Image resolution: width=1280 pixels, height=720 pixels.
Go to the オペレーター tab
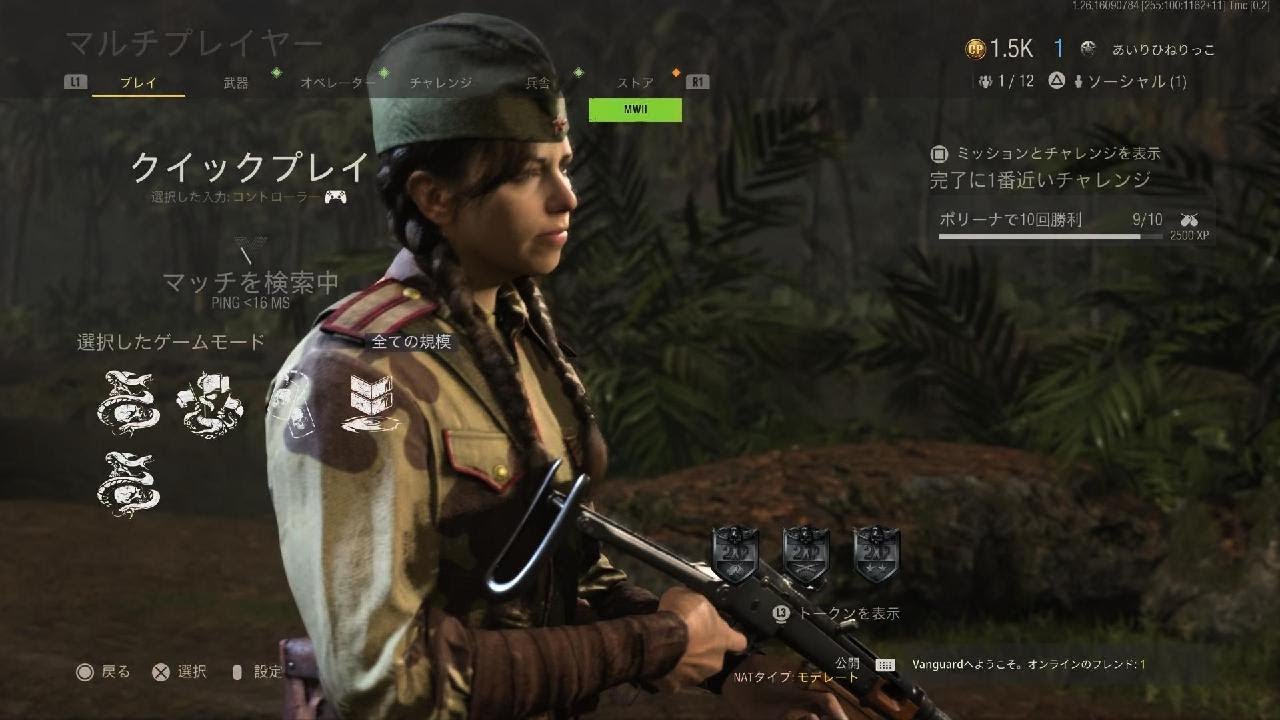(x=338, y=83)
